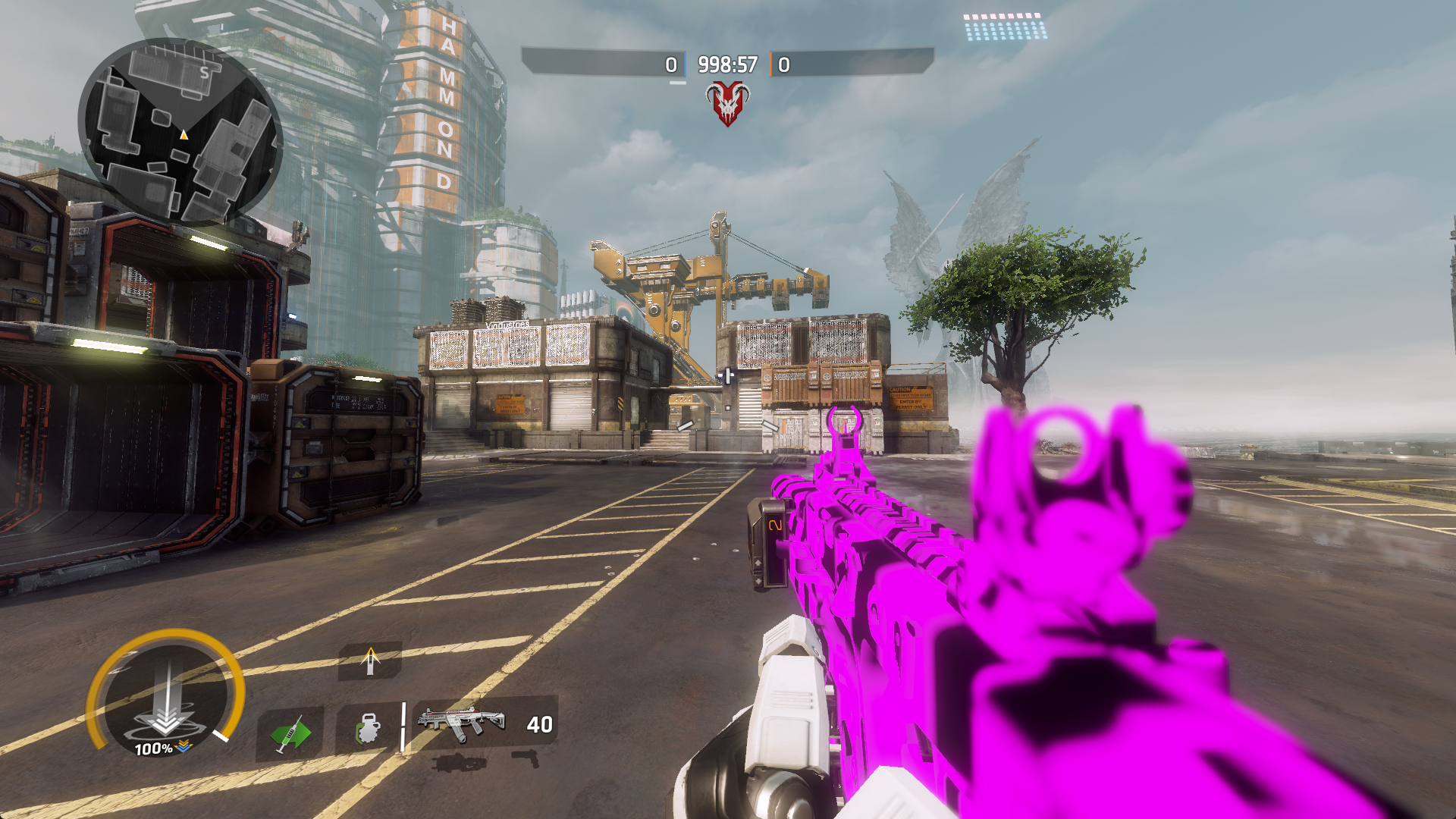Click the S compass marker on the minimap

click(x=203, y=73)
